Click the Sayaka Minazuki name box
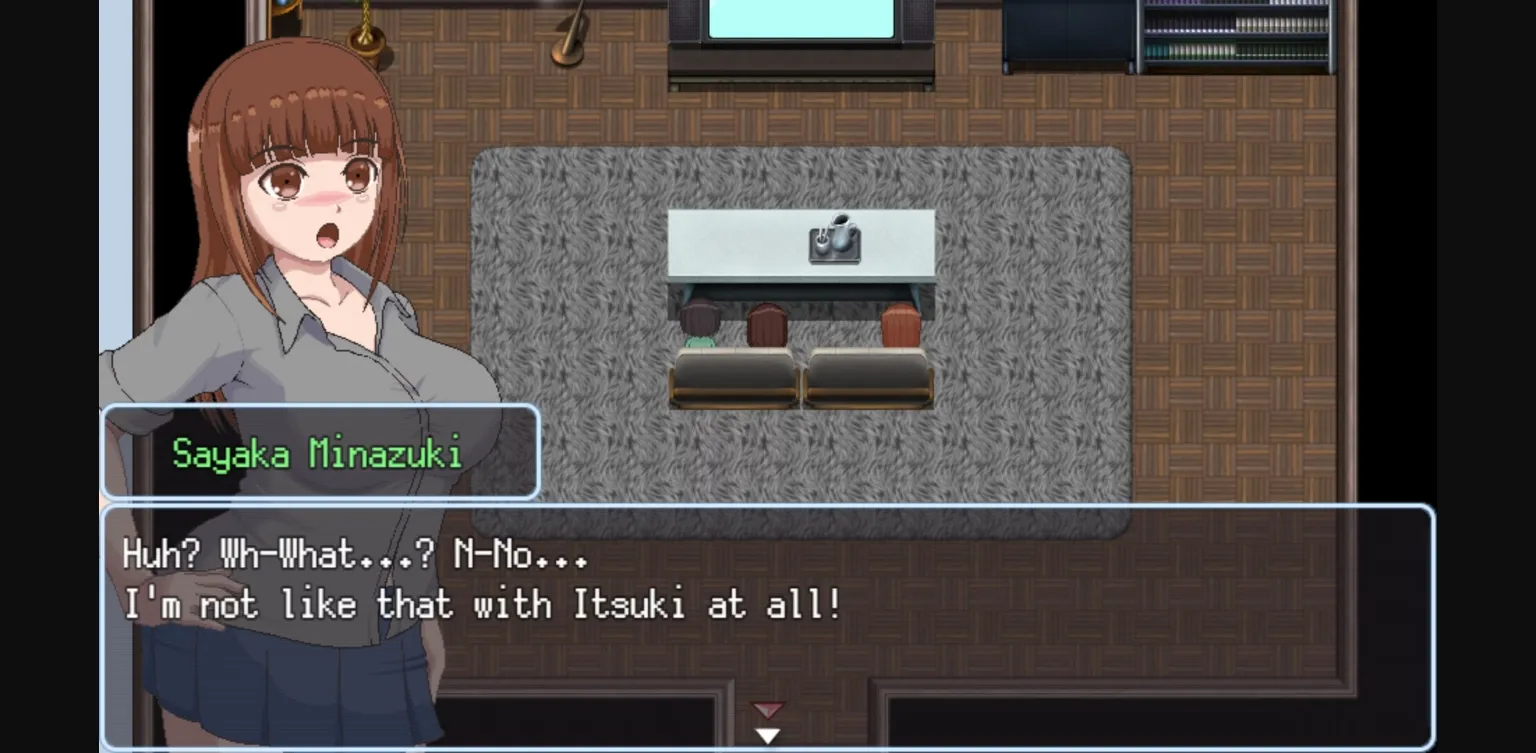Image resolution: width=1536 pixels, height=753 pixels. pyautogui.click(x=320, y=452)
